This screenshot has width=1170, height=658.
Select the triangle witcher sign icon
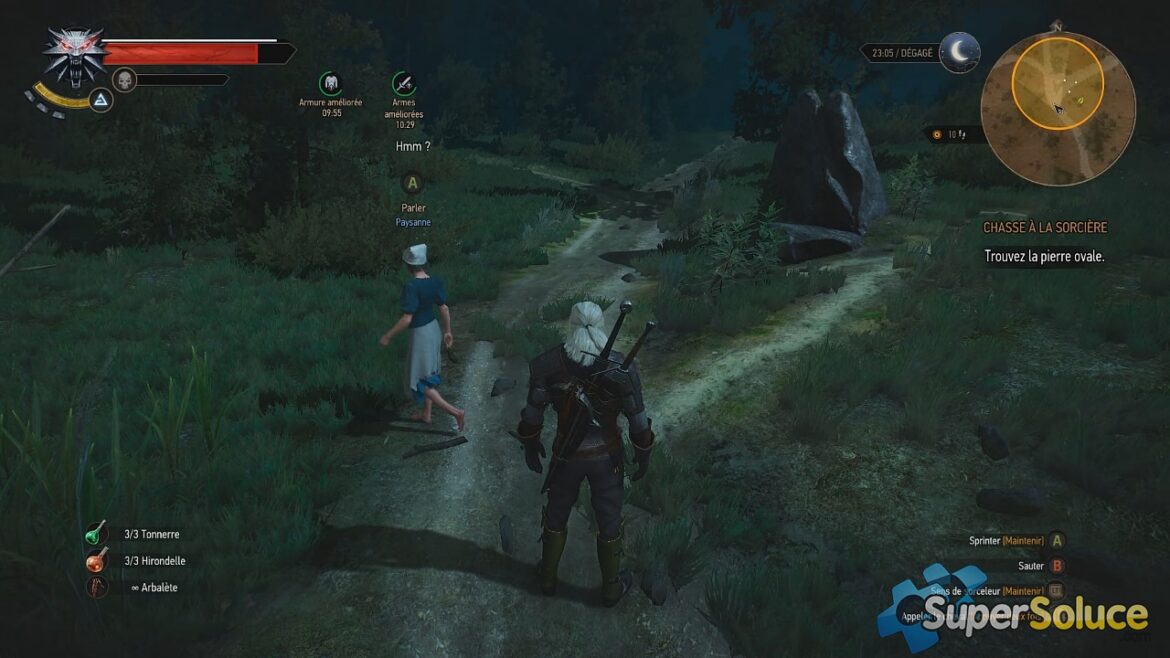tap(100, 99)
